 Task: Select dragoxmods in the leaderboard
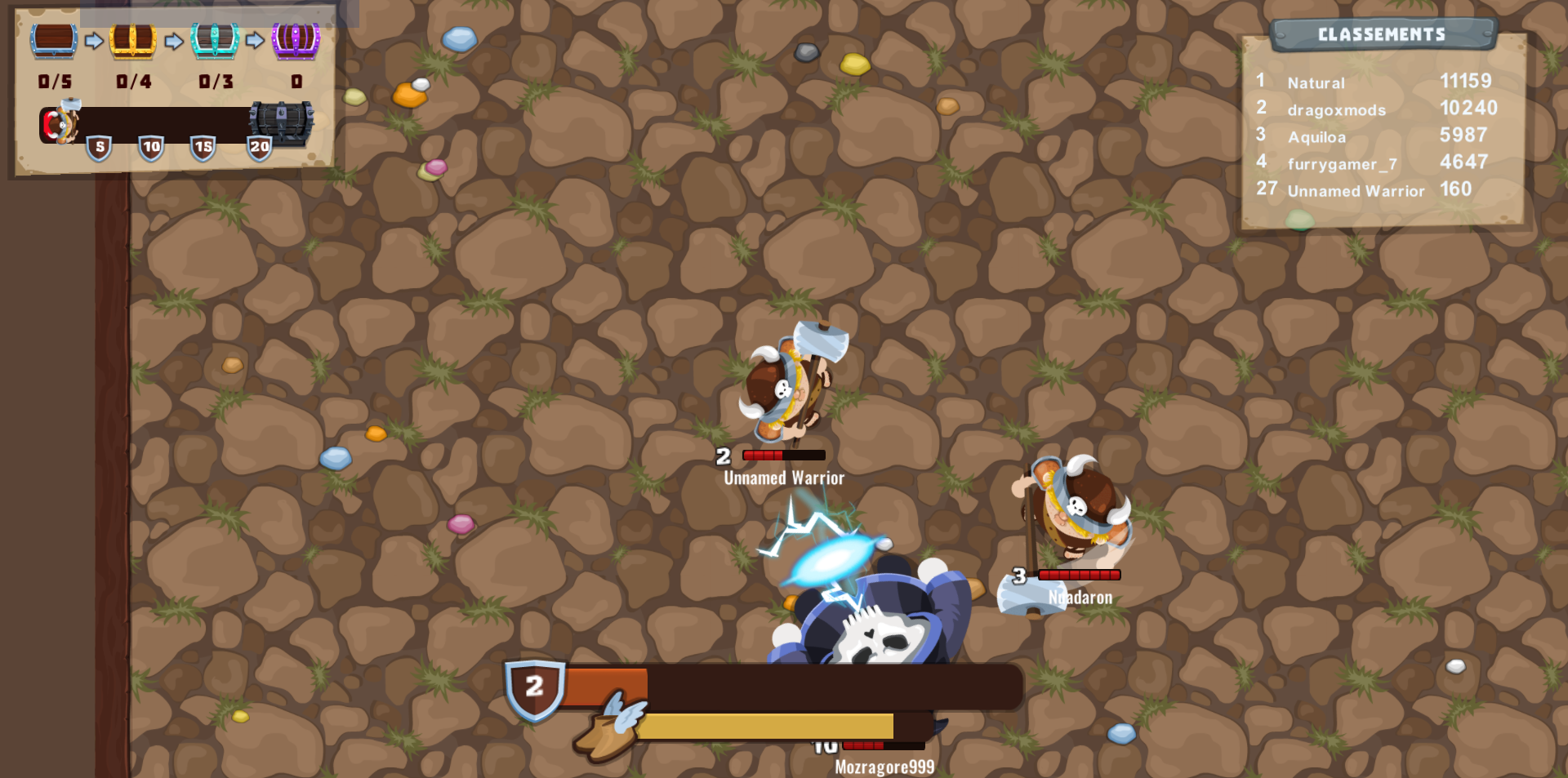point(1335,109)
